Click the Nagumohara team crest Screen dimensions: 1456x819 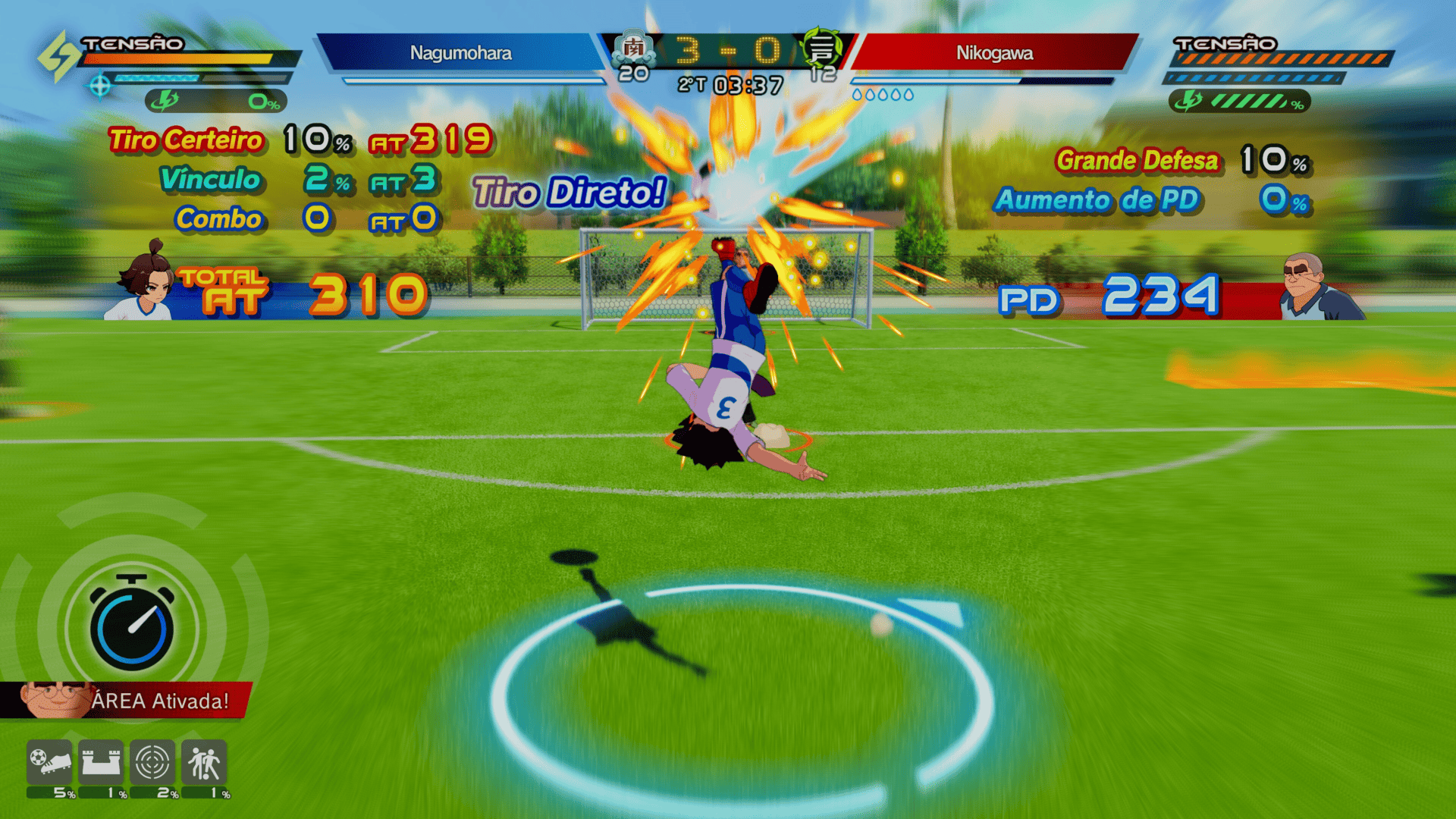(x=633, y=49)
